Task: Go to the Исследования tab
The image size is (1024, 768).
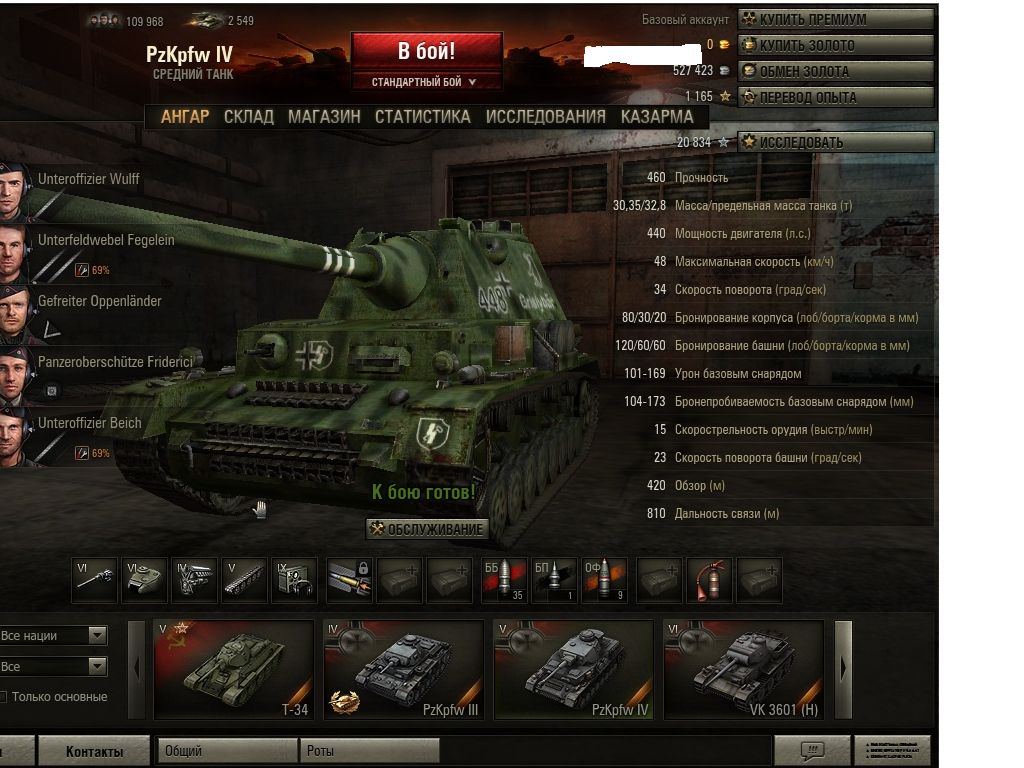Action: [545, 117]
